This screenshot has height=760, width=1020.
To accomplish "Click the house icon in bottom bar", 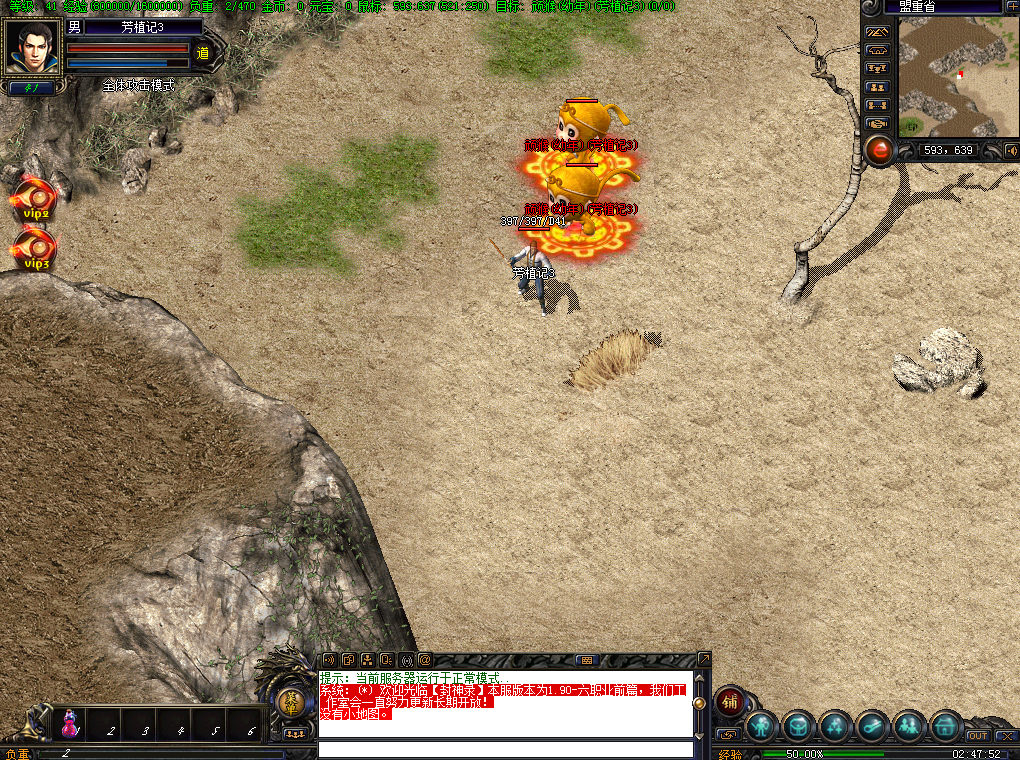I will (945, 727).
